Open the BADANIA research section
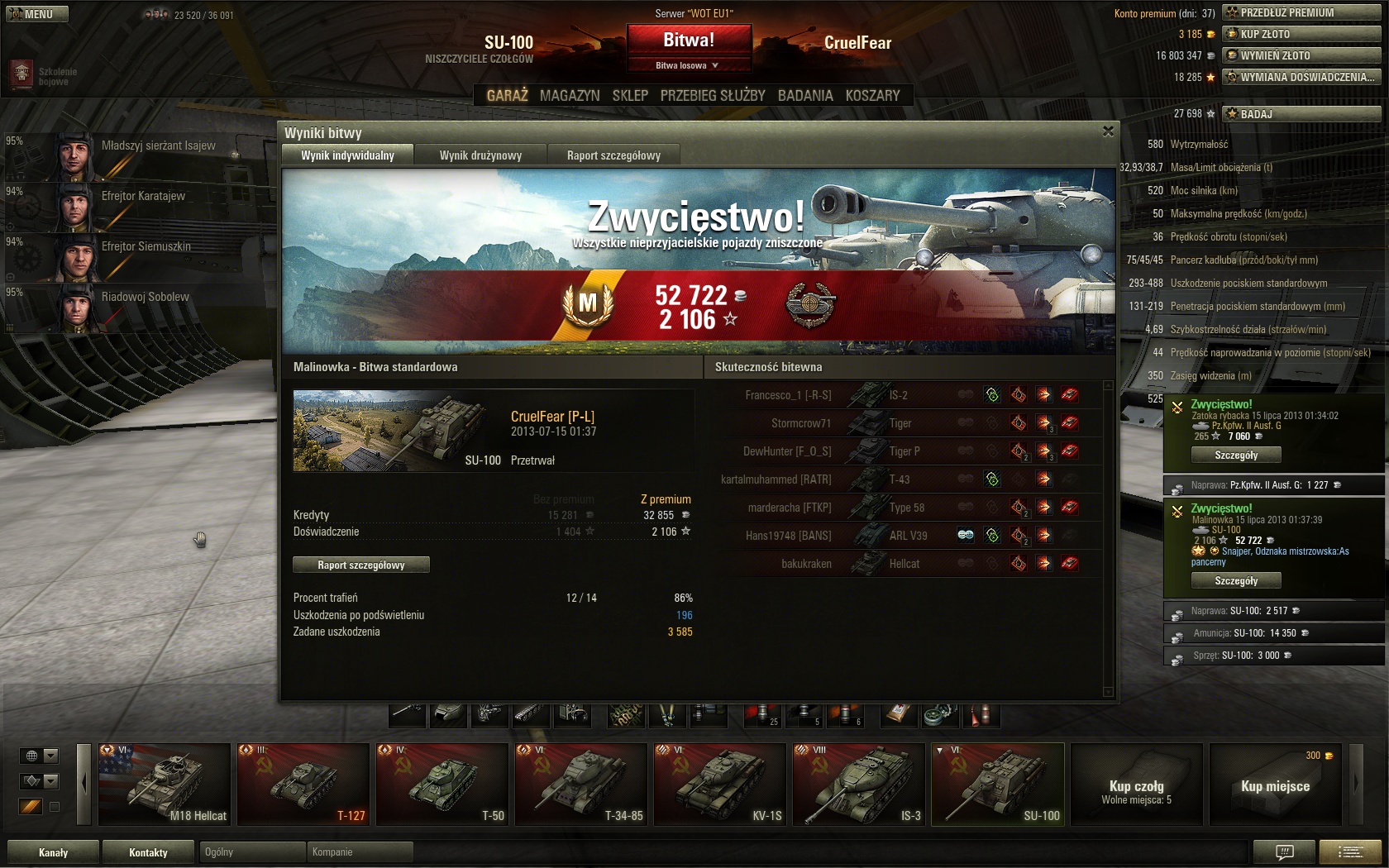1389x868 pixels. (x=805, y=96)
